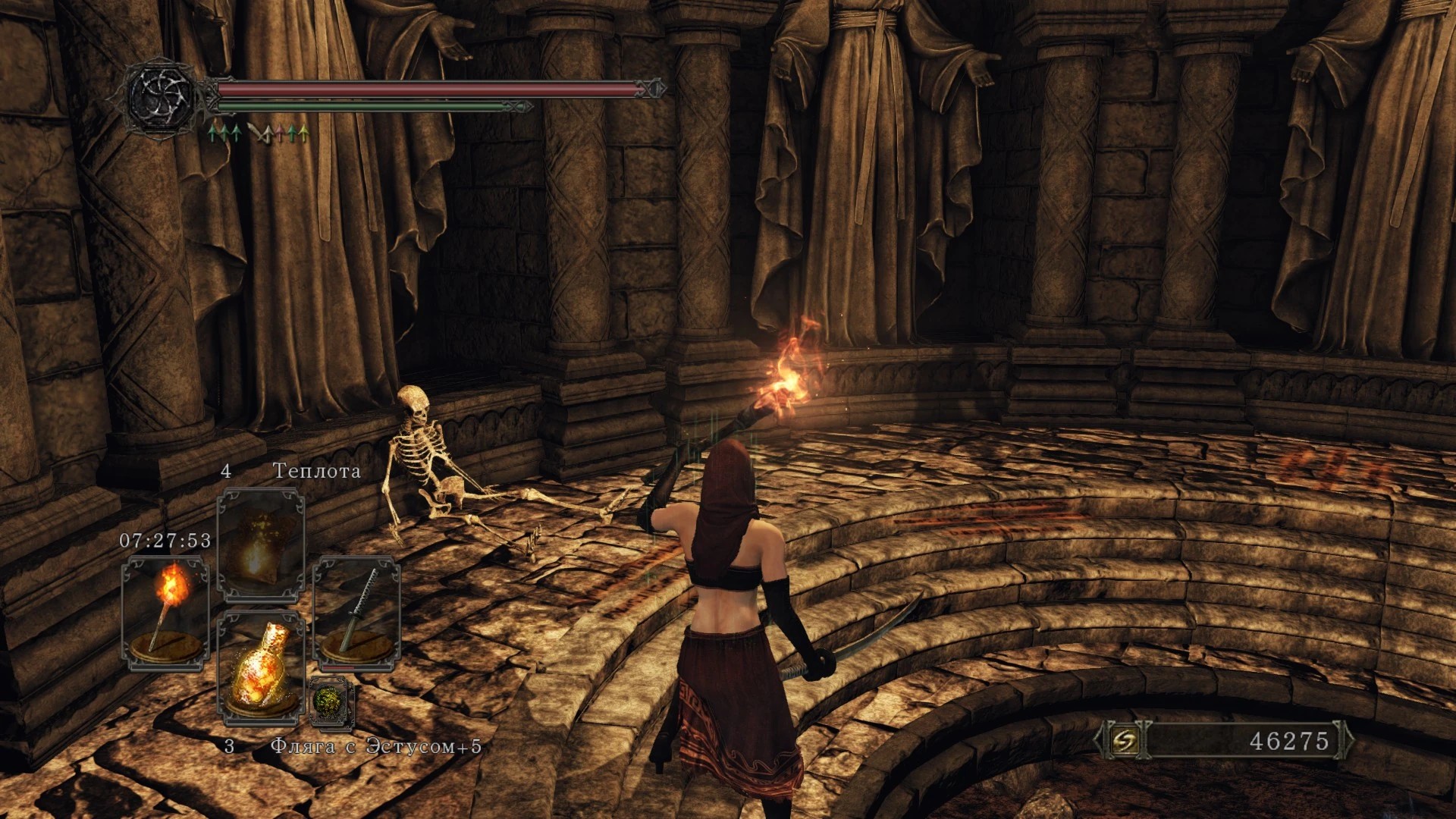The height and width of the screenshot is (819, 1456).
Task: Select the burning torch left-hand slot
Action: pos(165,613)
